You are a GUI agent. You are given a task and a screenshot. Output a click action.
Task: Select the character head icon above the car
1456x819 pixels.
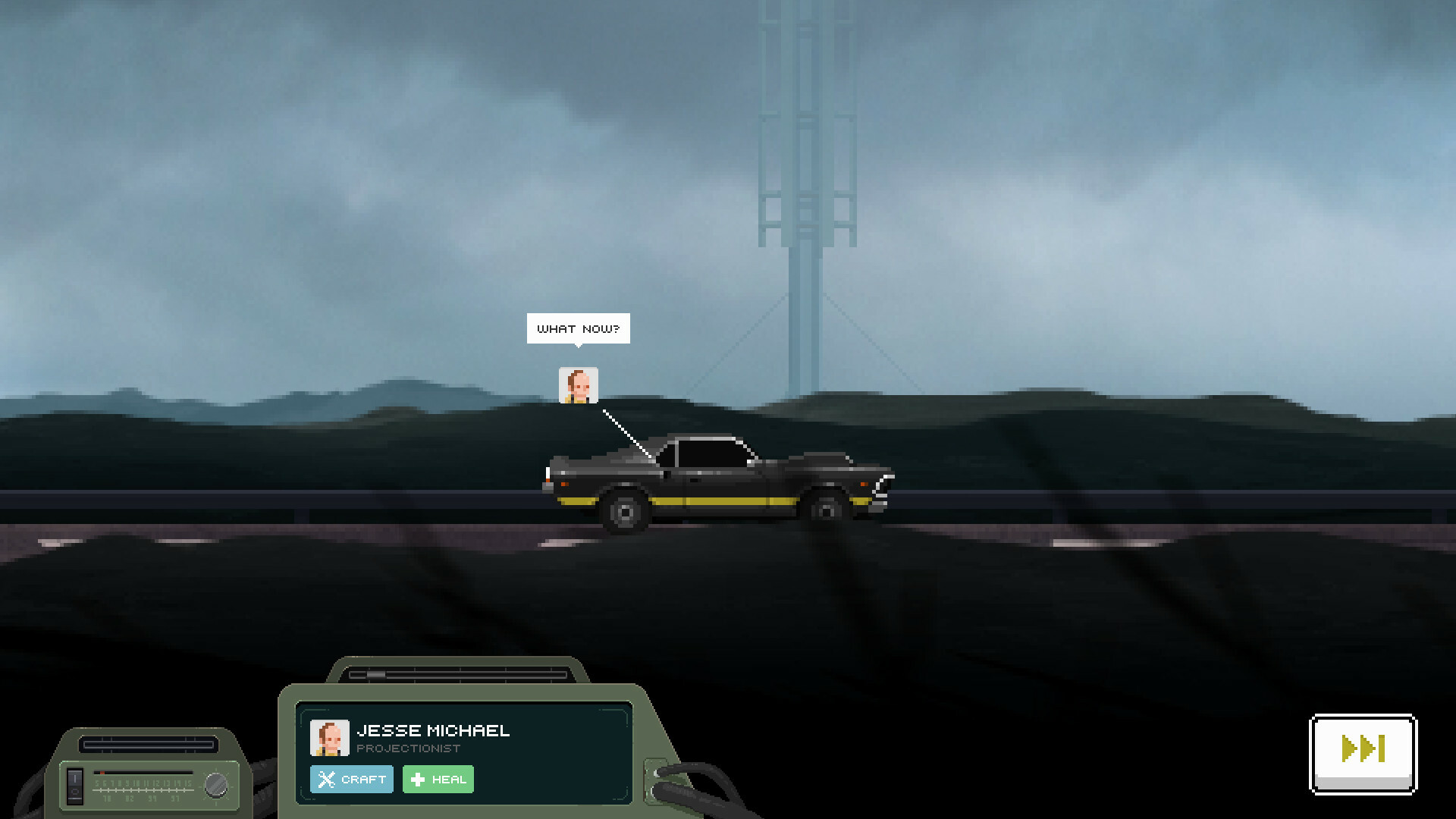[578, 387]
